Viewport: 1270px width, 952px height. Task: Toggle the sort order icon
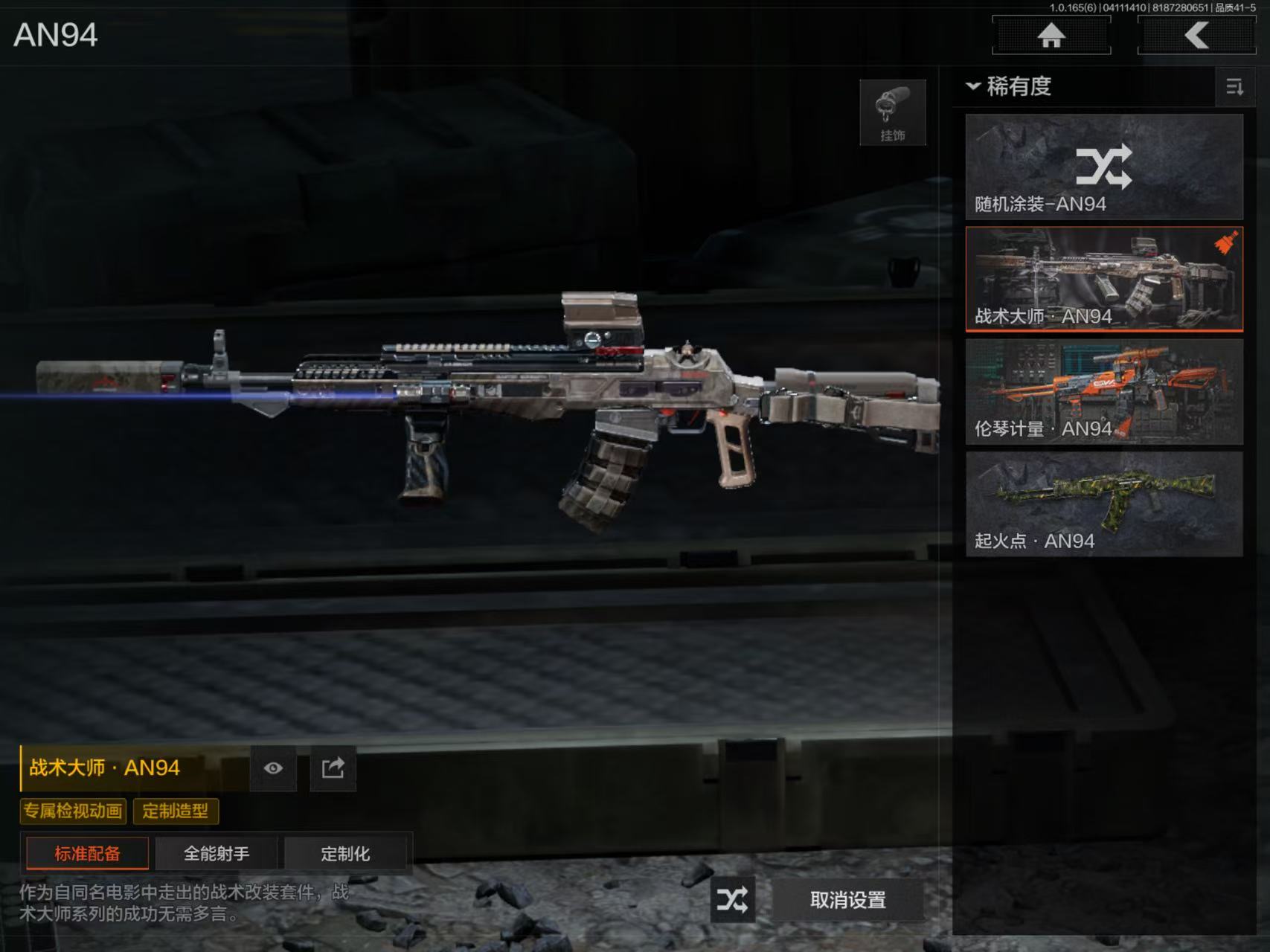[x=1234, y=87]
